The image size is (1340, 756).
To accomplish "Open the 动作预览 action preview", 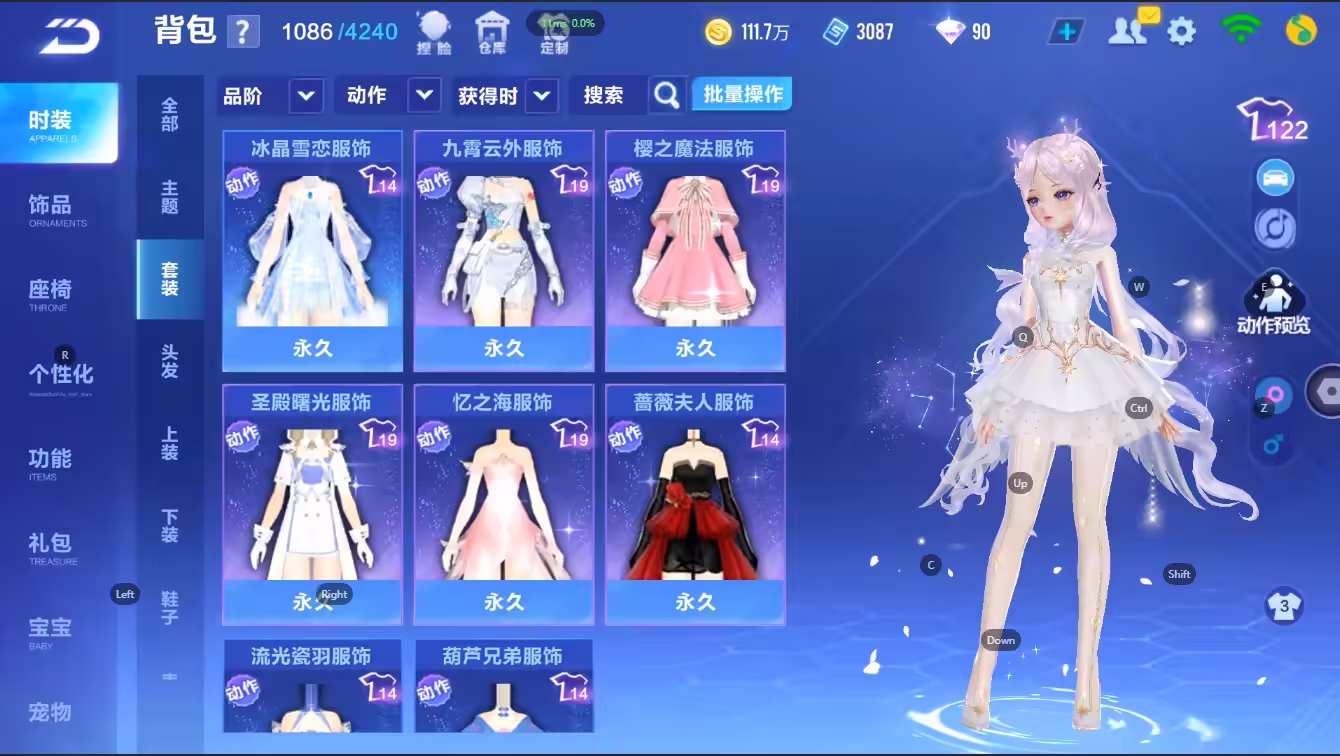I will (x=1273, y=303).
